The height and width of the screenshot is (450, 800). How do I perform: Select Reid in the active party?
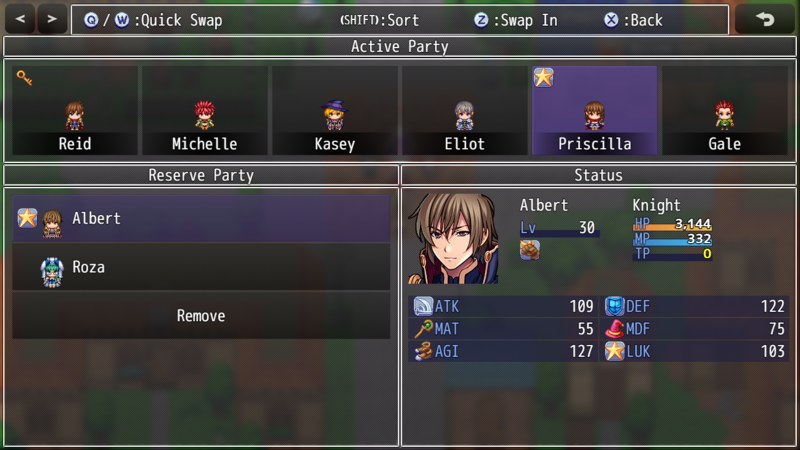74,111
